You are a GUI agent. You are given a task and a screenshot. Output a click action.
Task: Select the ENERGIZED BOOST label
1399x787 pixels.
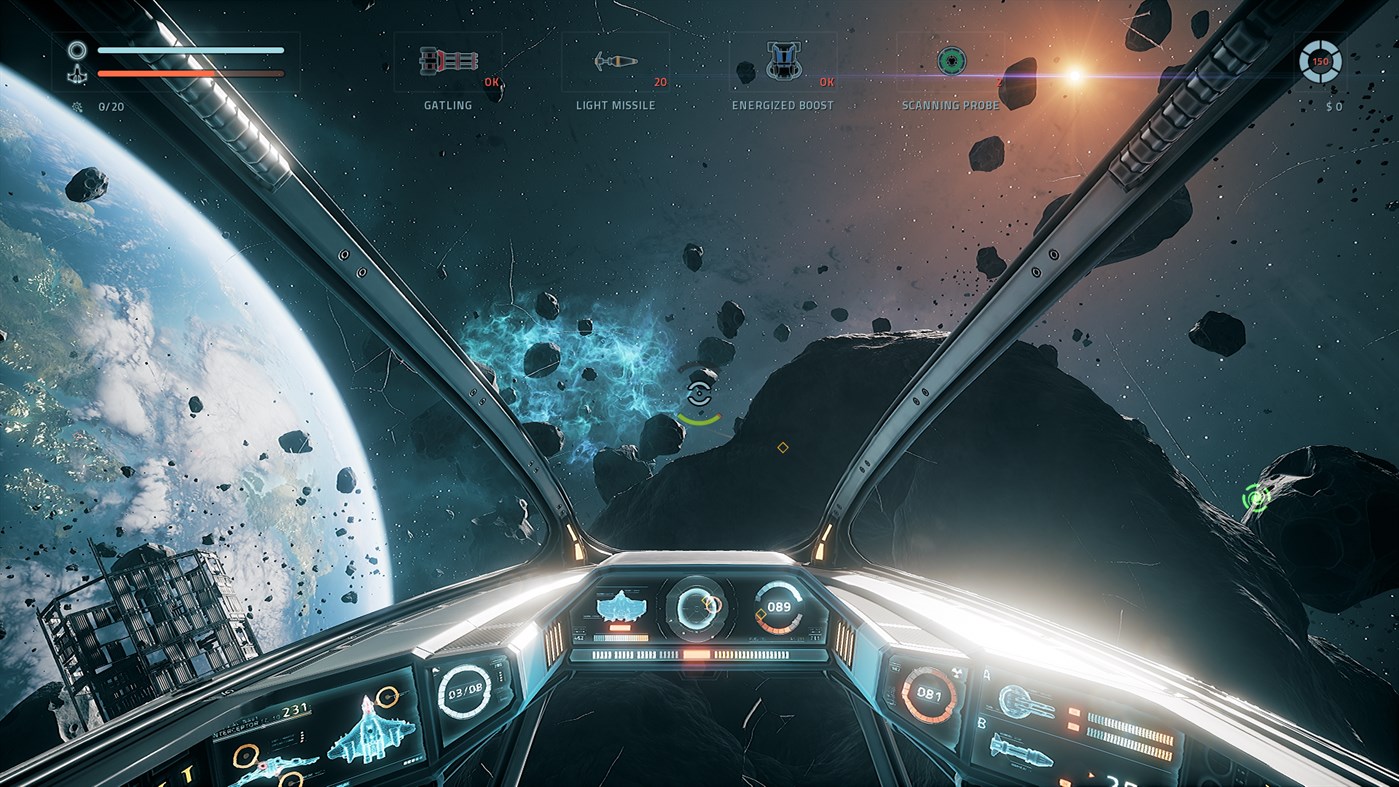[784, 104]
